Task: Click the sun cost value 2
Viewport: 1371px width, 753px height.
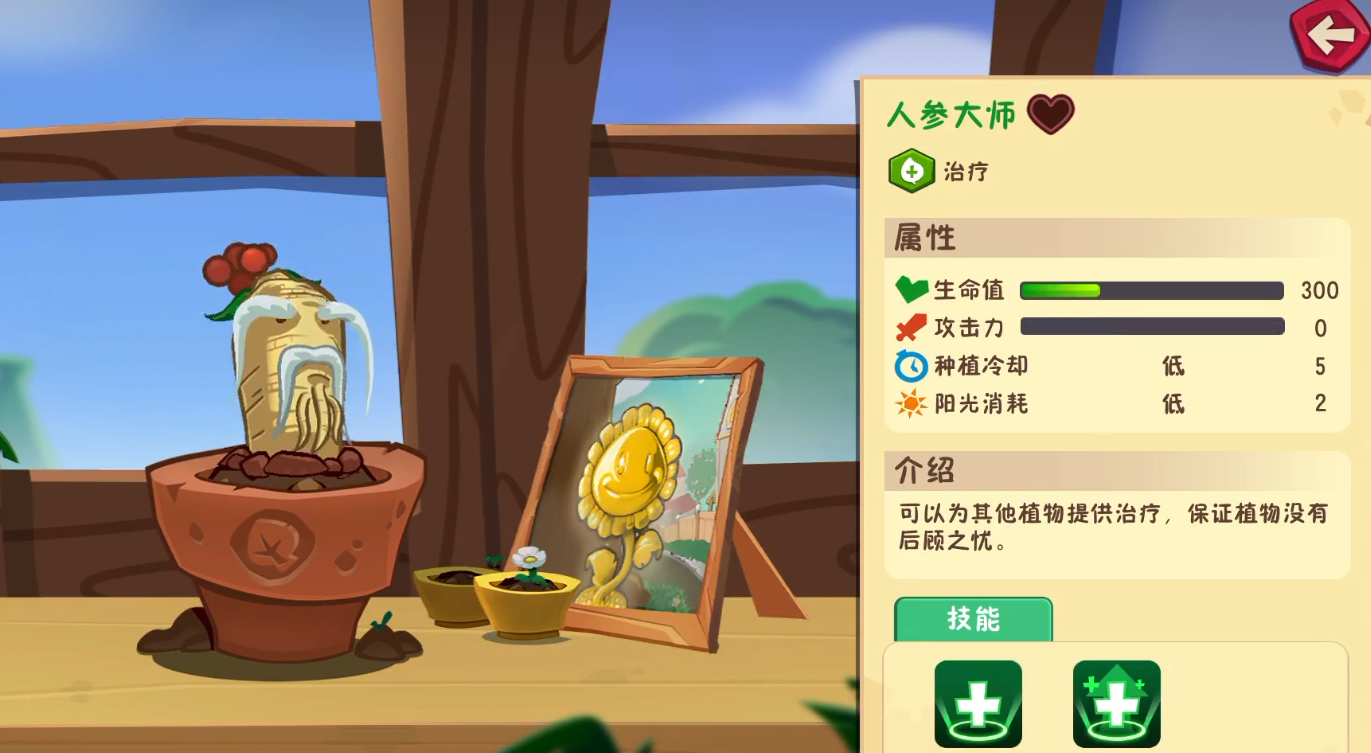Action: (x=1320, y=403)
